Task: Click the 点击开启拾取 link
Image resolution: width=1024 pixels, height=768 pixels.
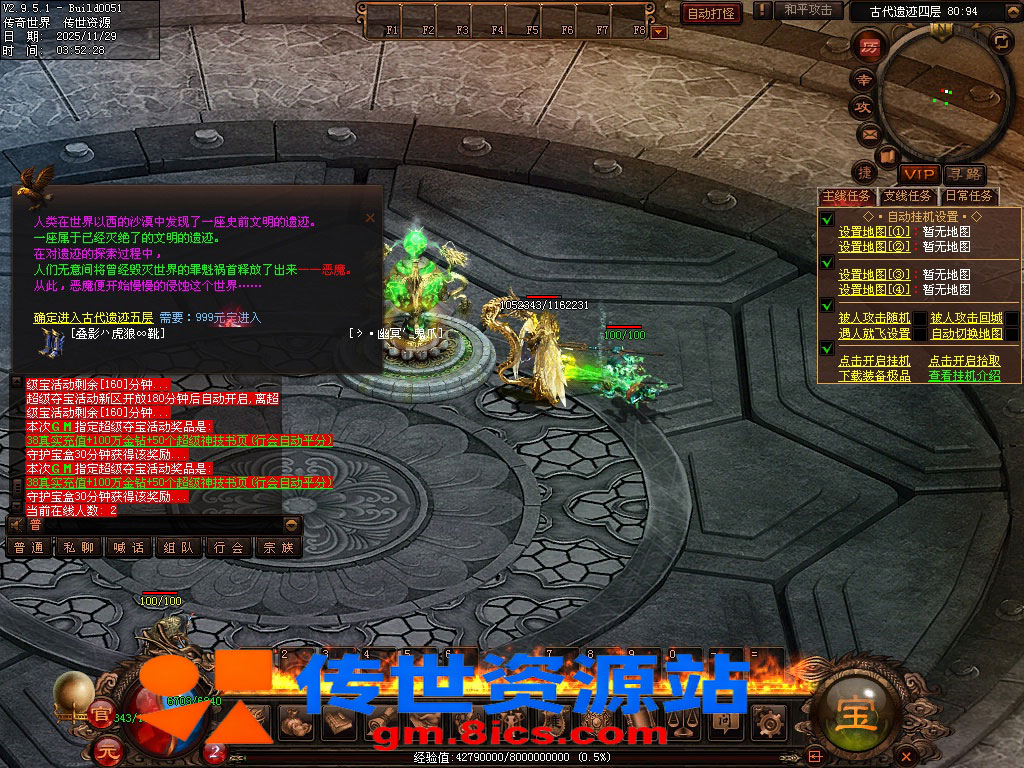Action: click(964, 361)
